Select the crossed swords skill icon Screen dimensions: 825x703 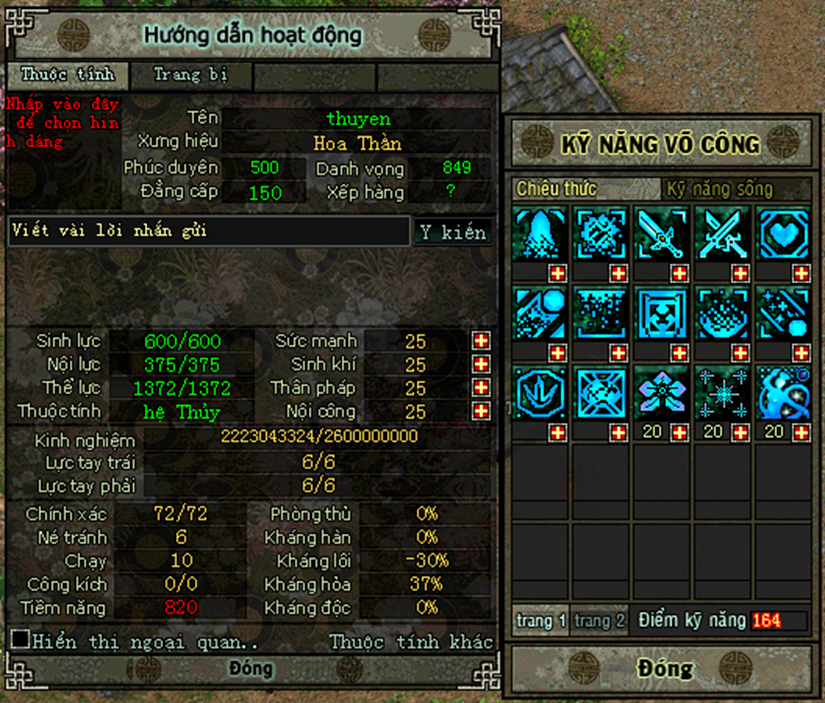coord(722,234)
